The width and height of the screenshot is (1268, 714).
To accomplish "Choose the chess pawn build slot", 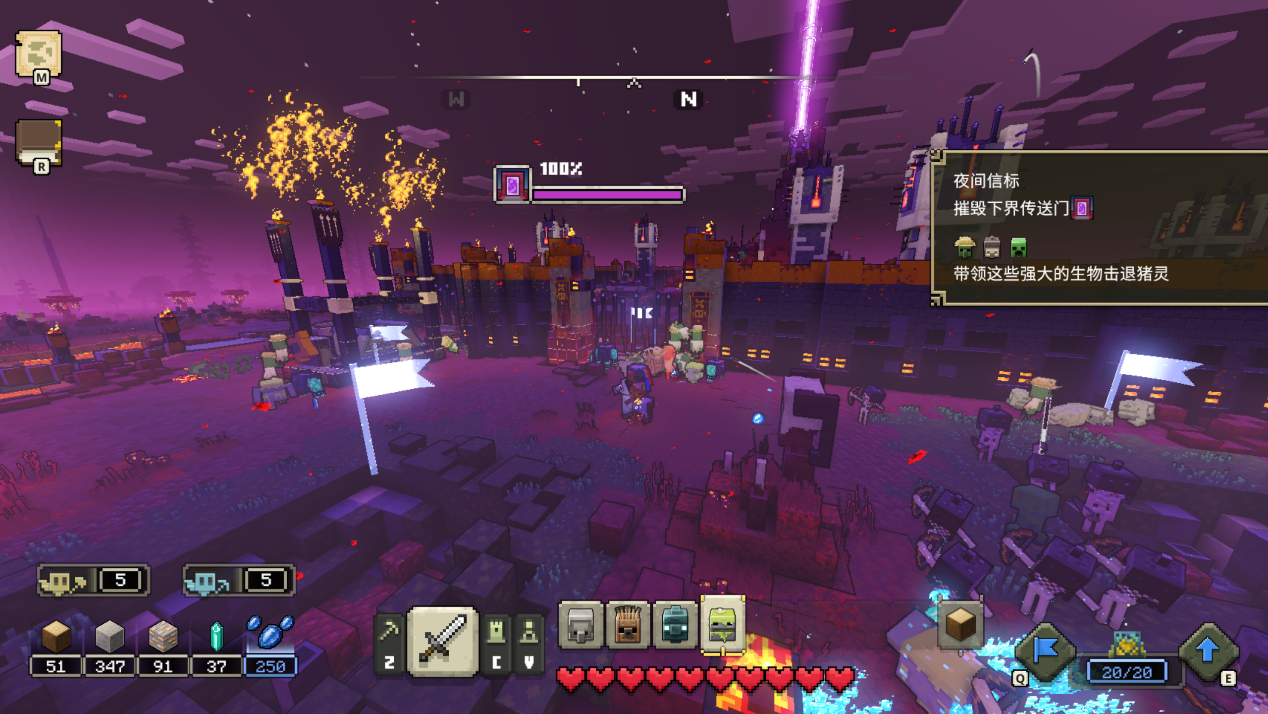I will (x=529, y=632).
